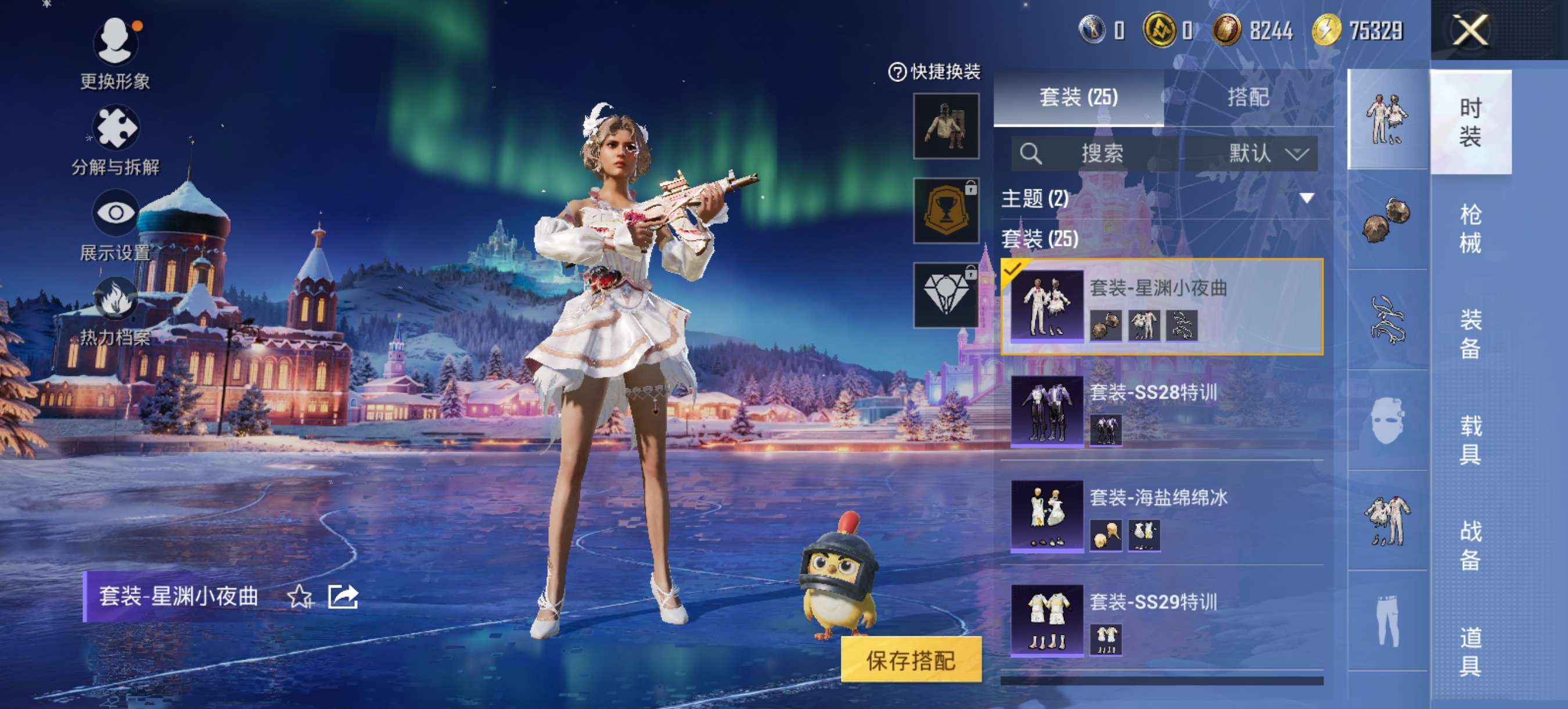
Task: Open the 枪械 firearms category
Action: click(1470, 228)
